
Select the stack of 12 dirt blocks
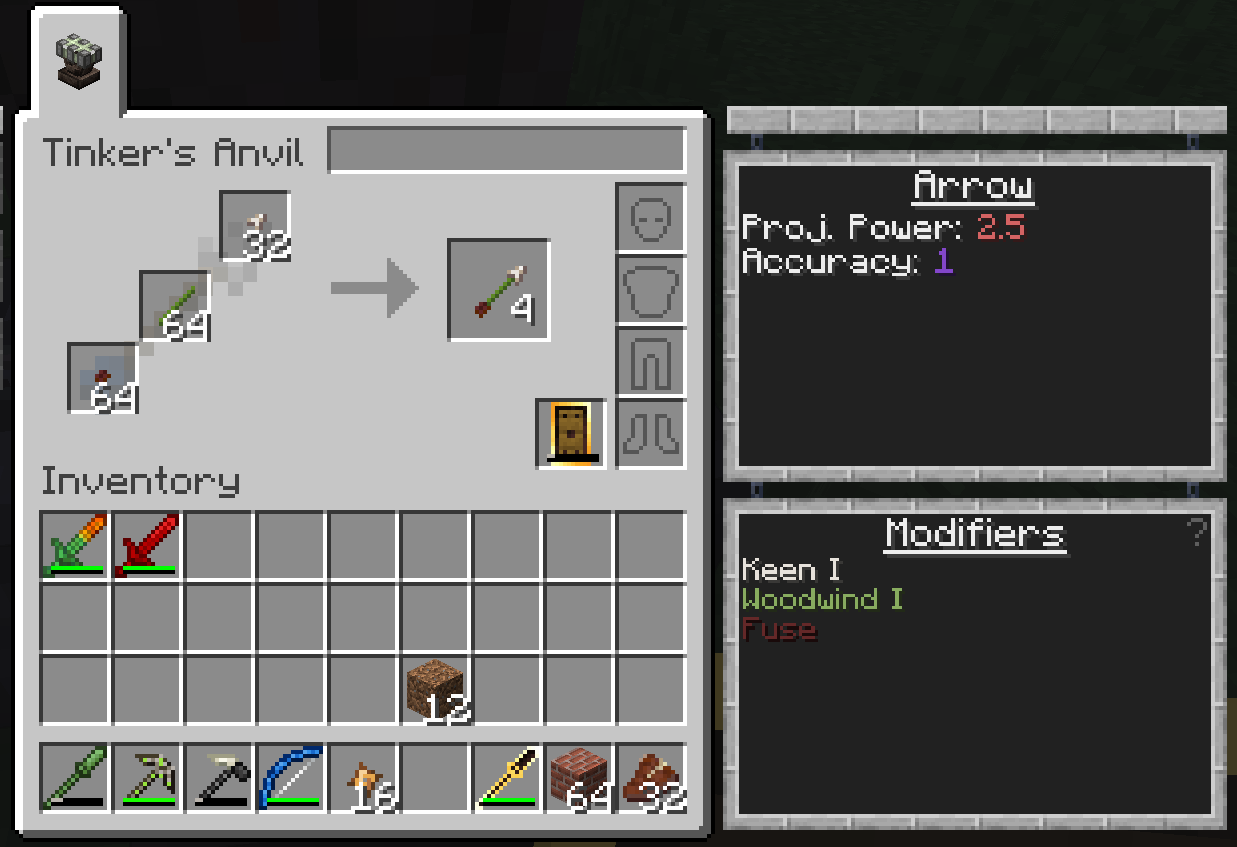[x=435, y=689]
